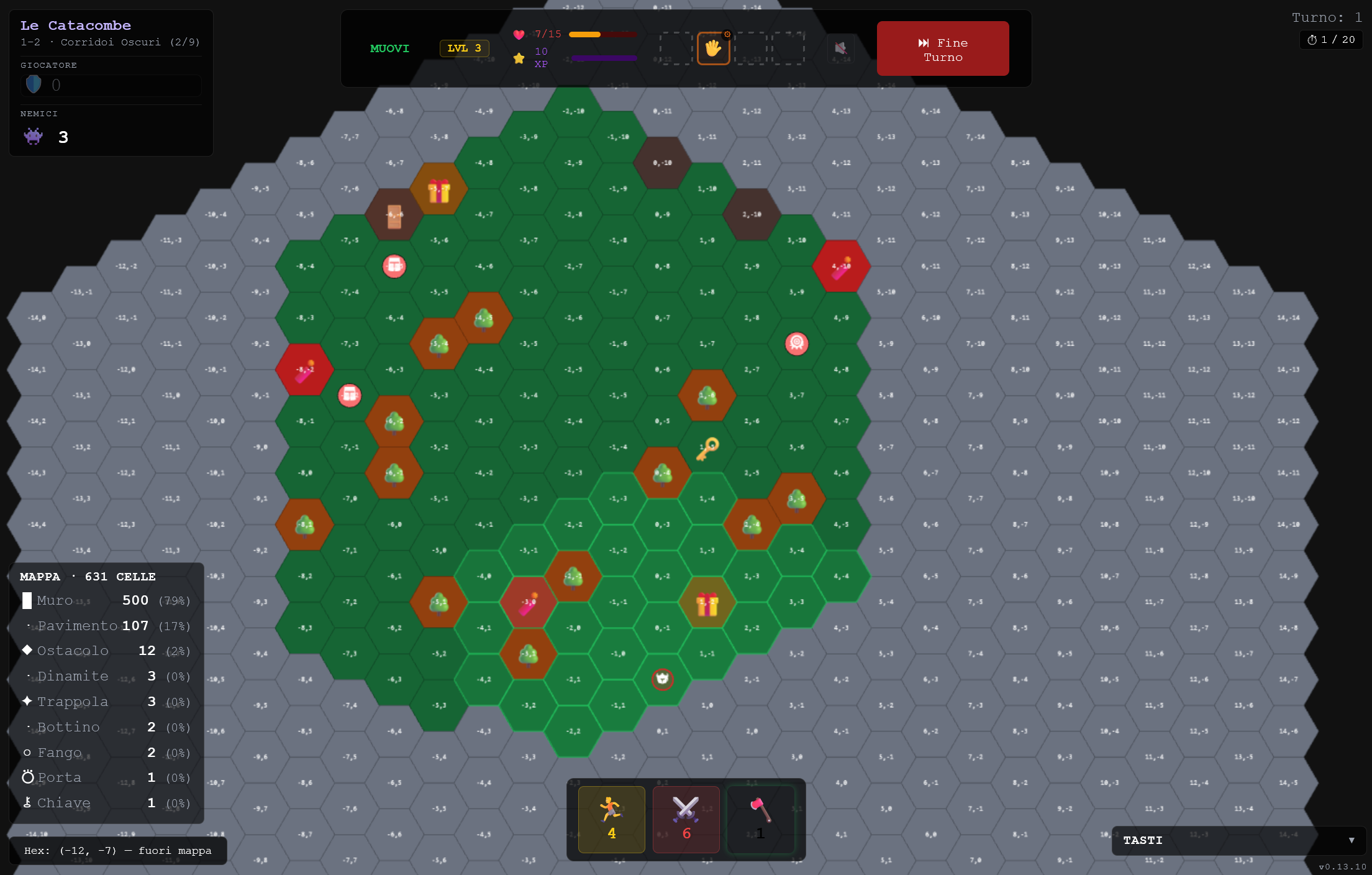Select the runner movement action
Image resolution: width=1372 pixels, height=875 pixels.
pos(611,819)
